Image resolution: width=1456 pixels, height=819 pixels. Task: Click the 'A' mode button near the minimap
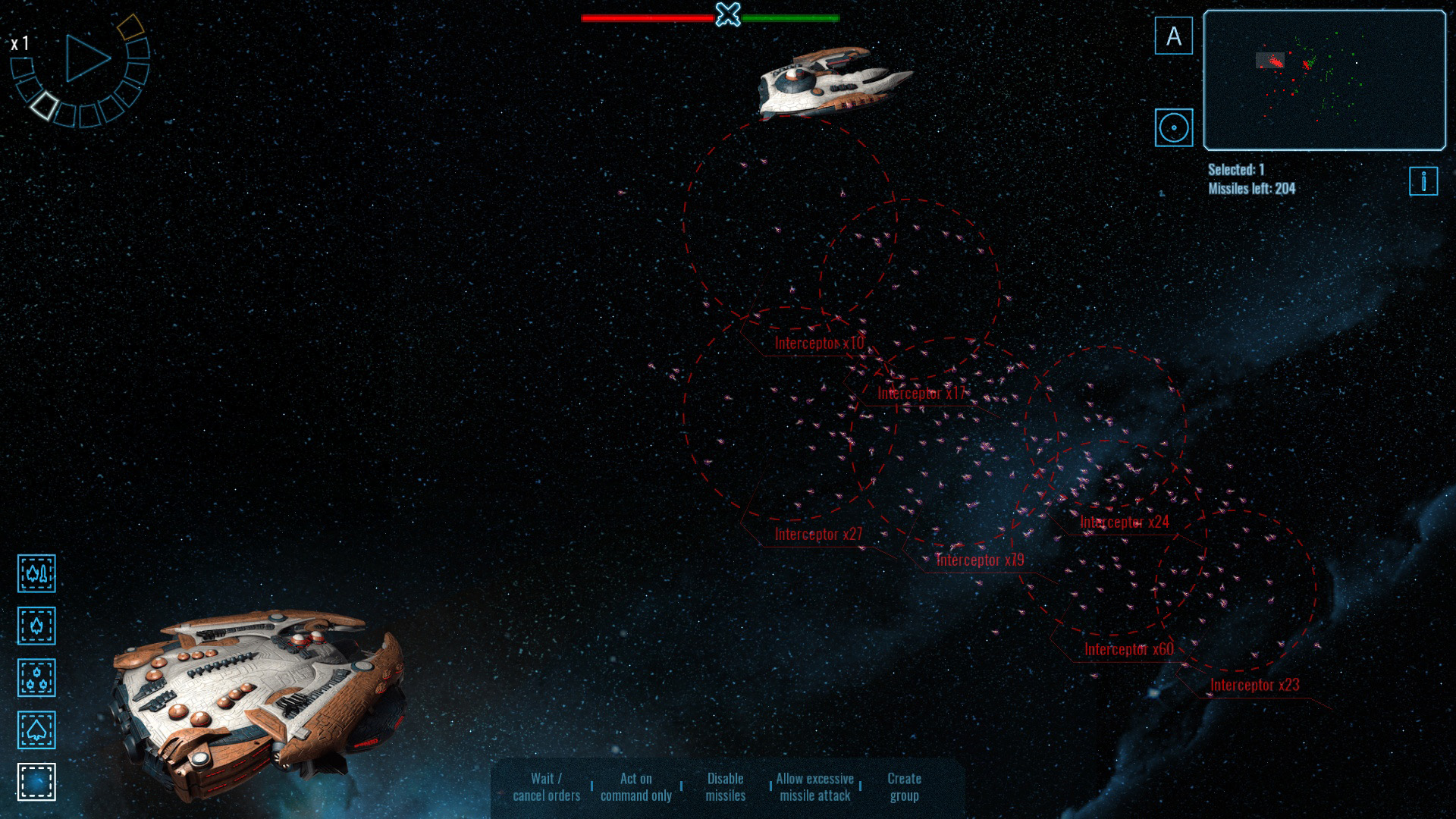(x=1173, y=36)
